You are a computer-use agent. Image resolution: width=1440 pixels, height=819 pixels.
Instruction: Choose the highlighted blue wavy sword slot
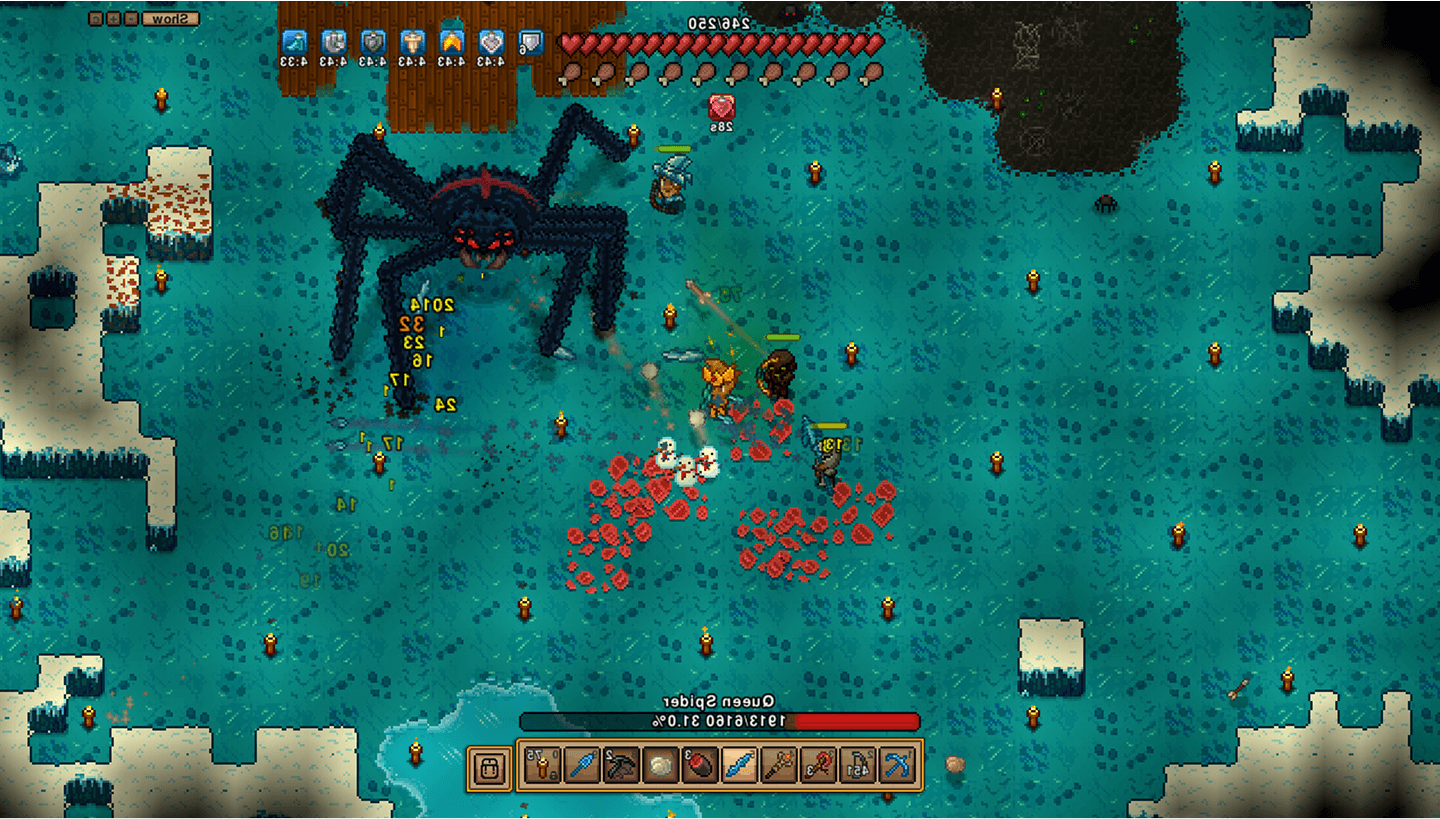point(738,766)
